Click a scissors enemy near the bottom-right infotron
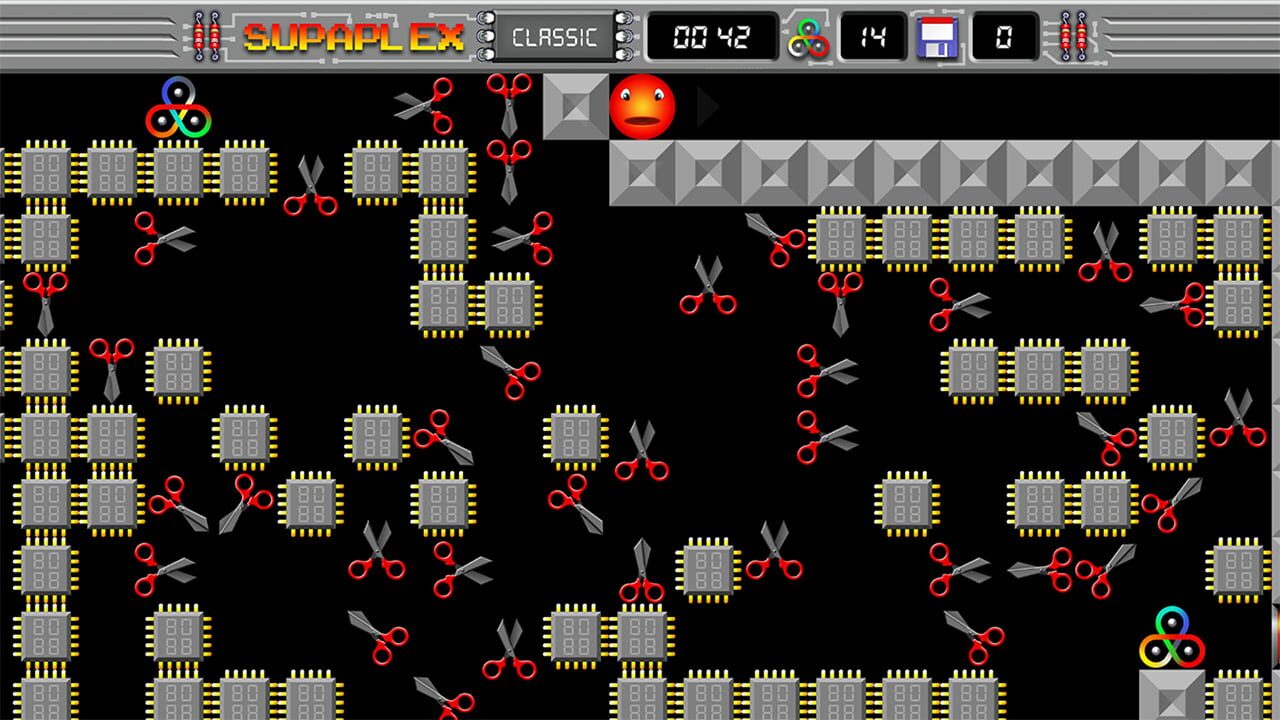 [x=1107, y=571]
